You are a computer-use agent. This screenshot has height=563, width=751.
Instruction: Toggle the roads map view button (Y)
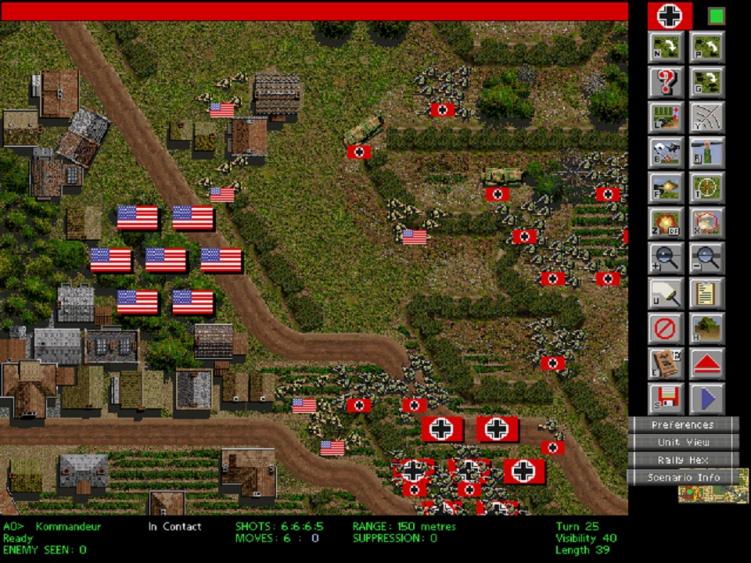pyautogui.click(x=707, y=117)
